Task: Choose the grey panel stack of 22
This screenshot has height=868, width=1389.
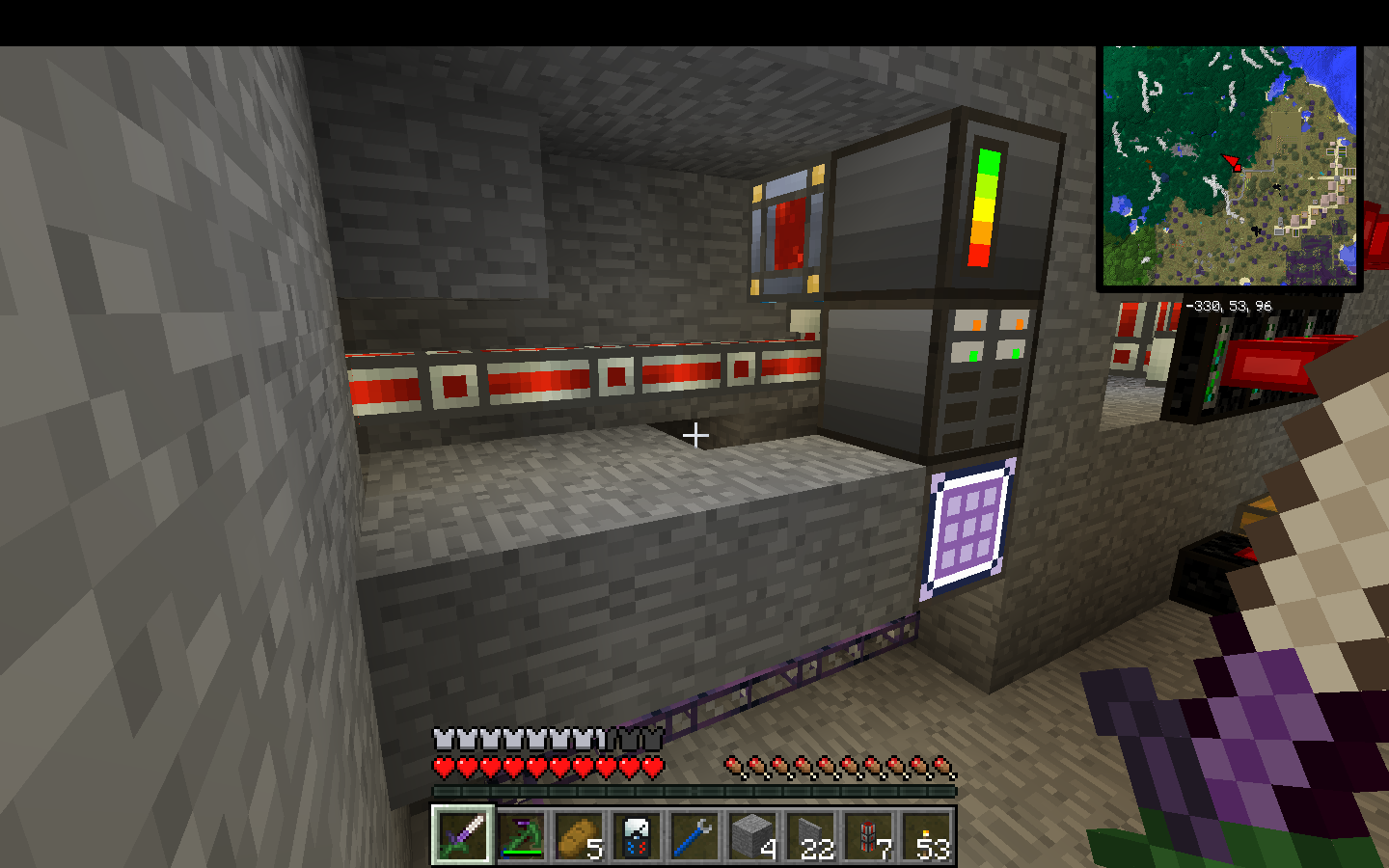Action: 810,834
